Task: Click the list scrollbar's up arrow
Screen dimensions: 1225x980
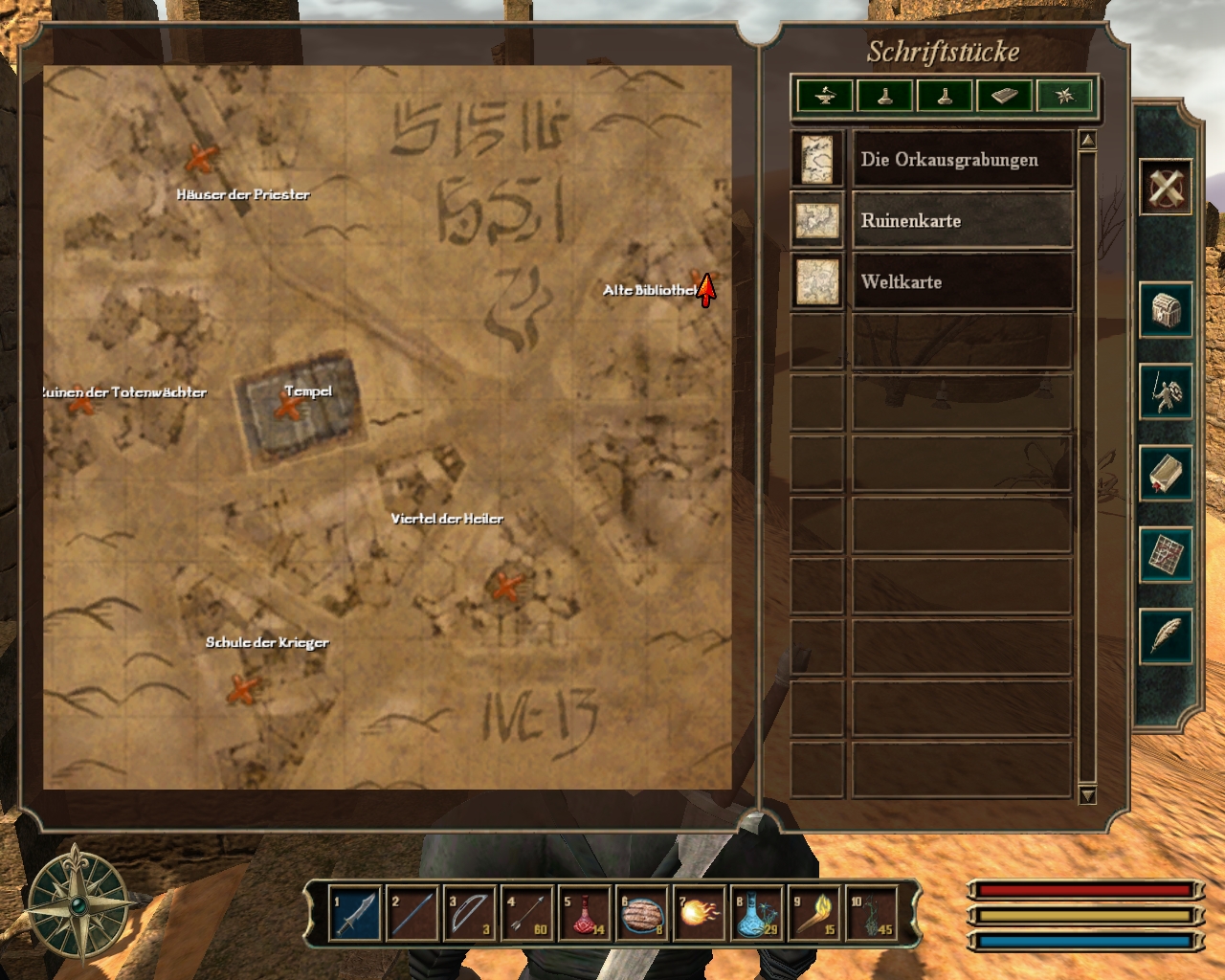Action: (1087, 141)
